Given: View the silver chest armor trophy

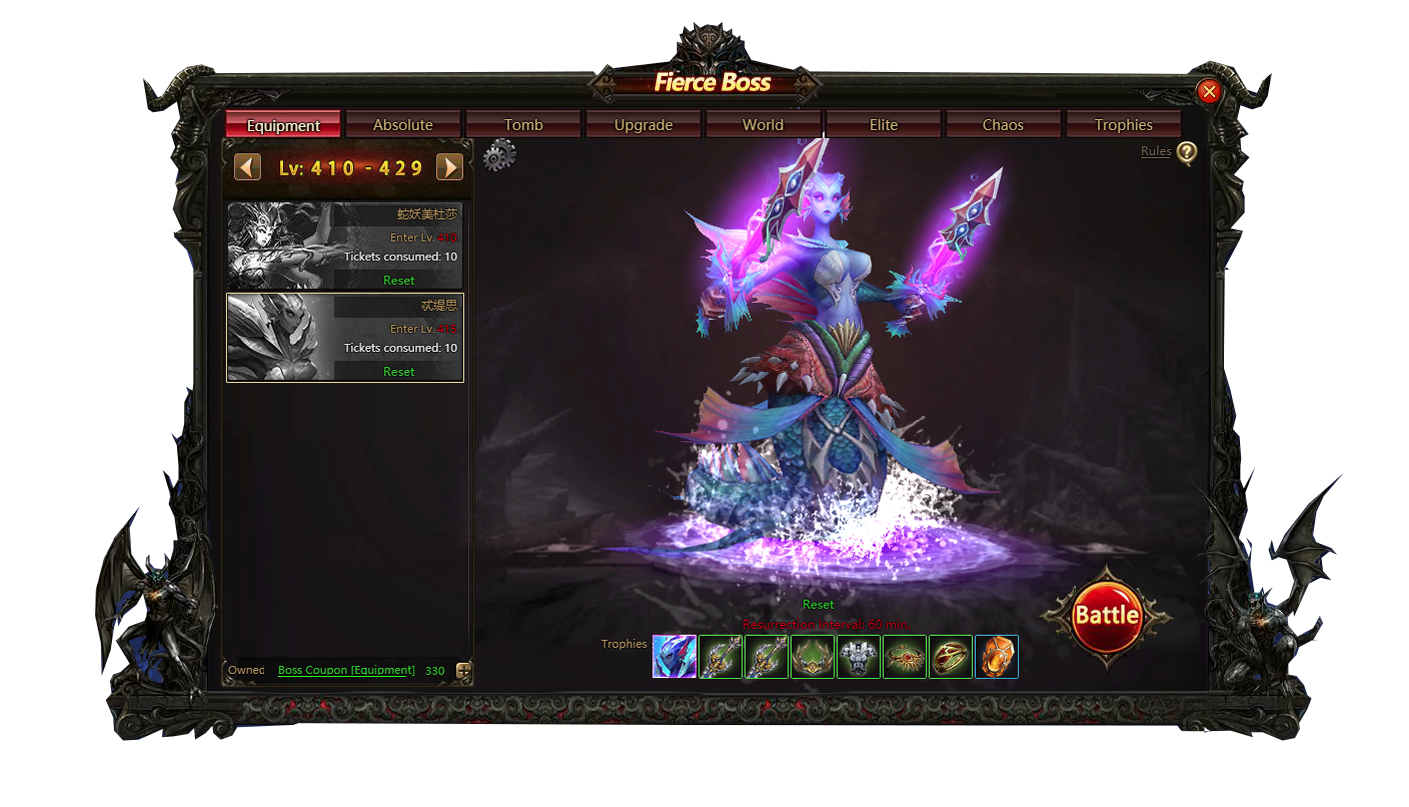Looking at the screenshot, I should [x=858, y=657].
